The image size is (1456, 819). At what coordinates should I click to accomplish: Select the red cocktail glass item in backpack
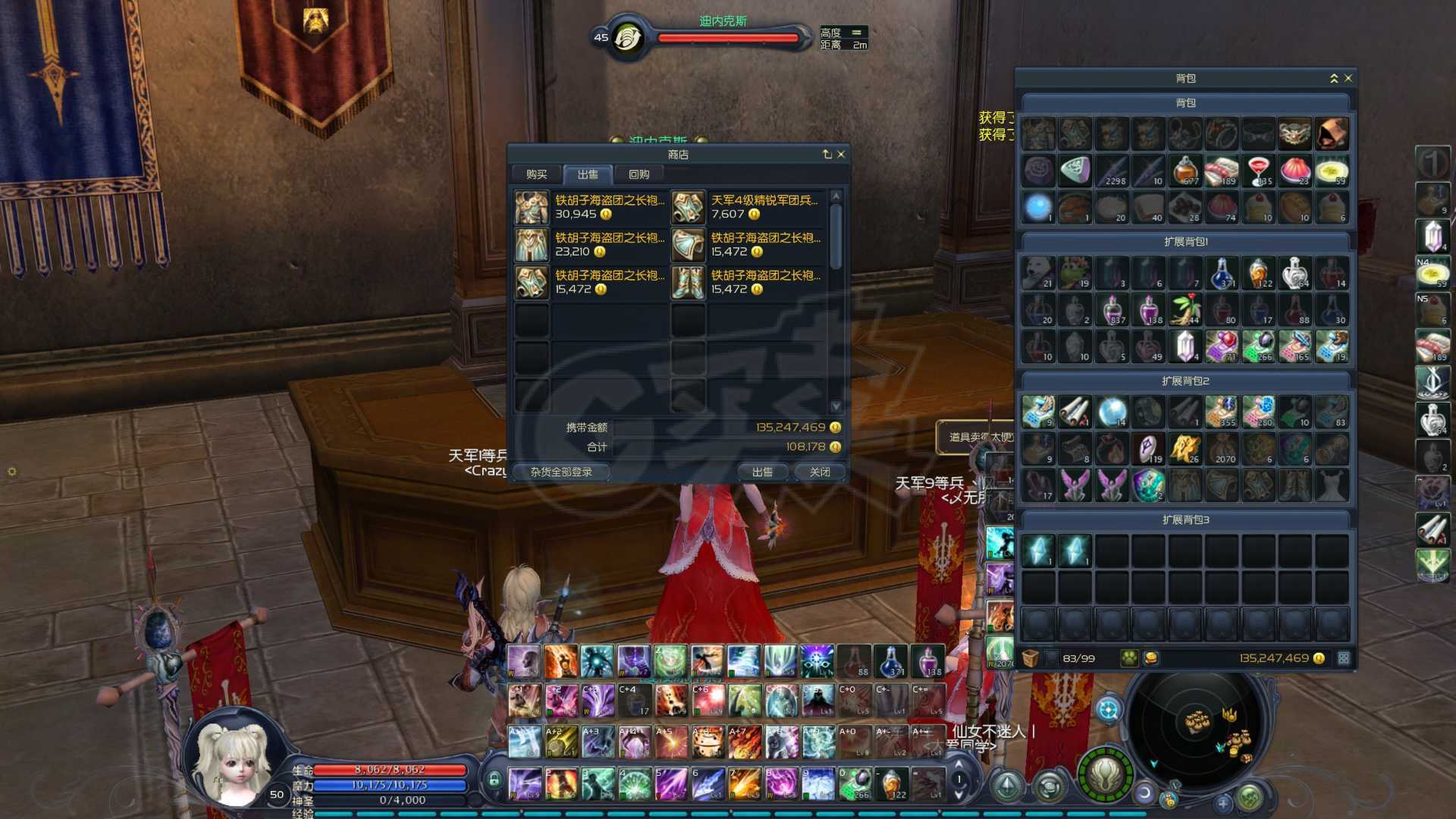[1258, 171]
